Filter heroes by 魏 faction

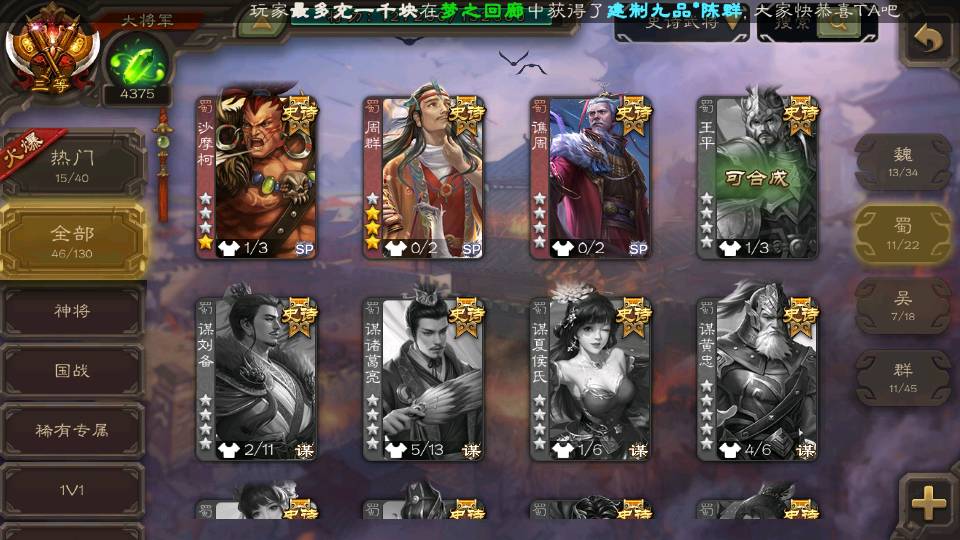coord(902,162)
